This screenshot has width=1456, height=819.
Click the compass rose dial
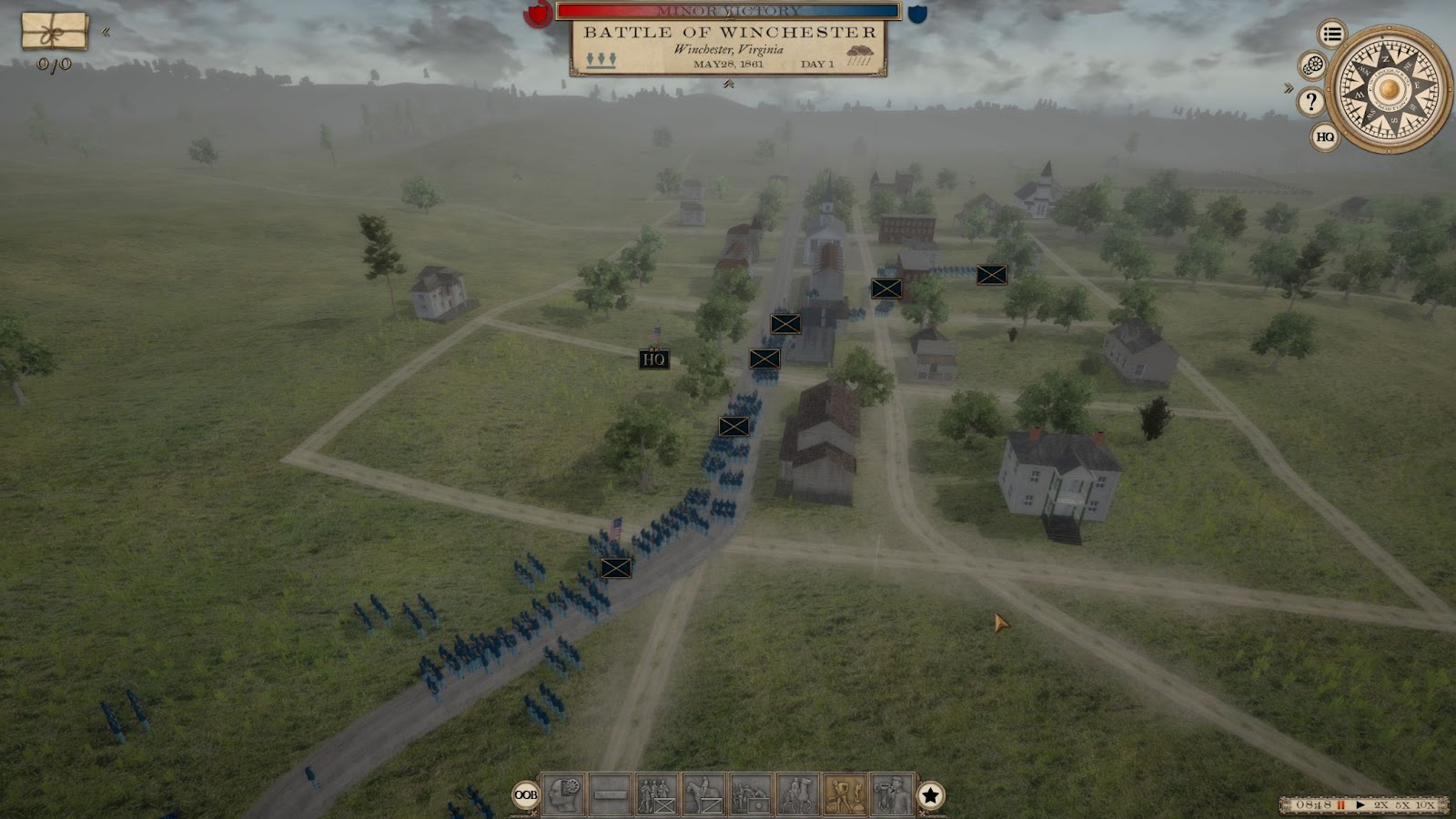[x=1389, y=89]
